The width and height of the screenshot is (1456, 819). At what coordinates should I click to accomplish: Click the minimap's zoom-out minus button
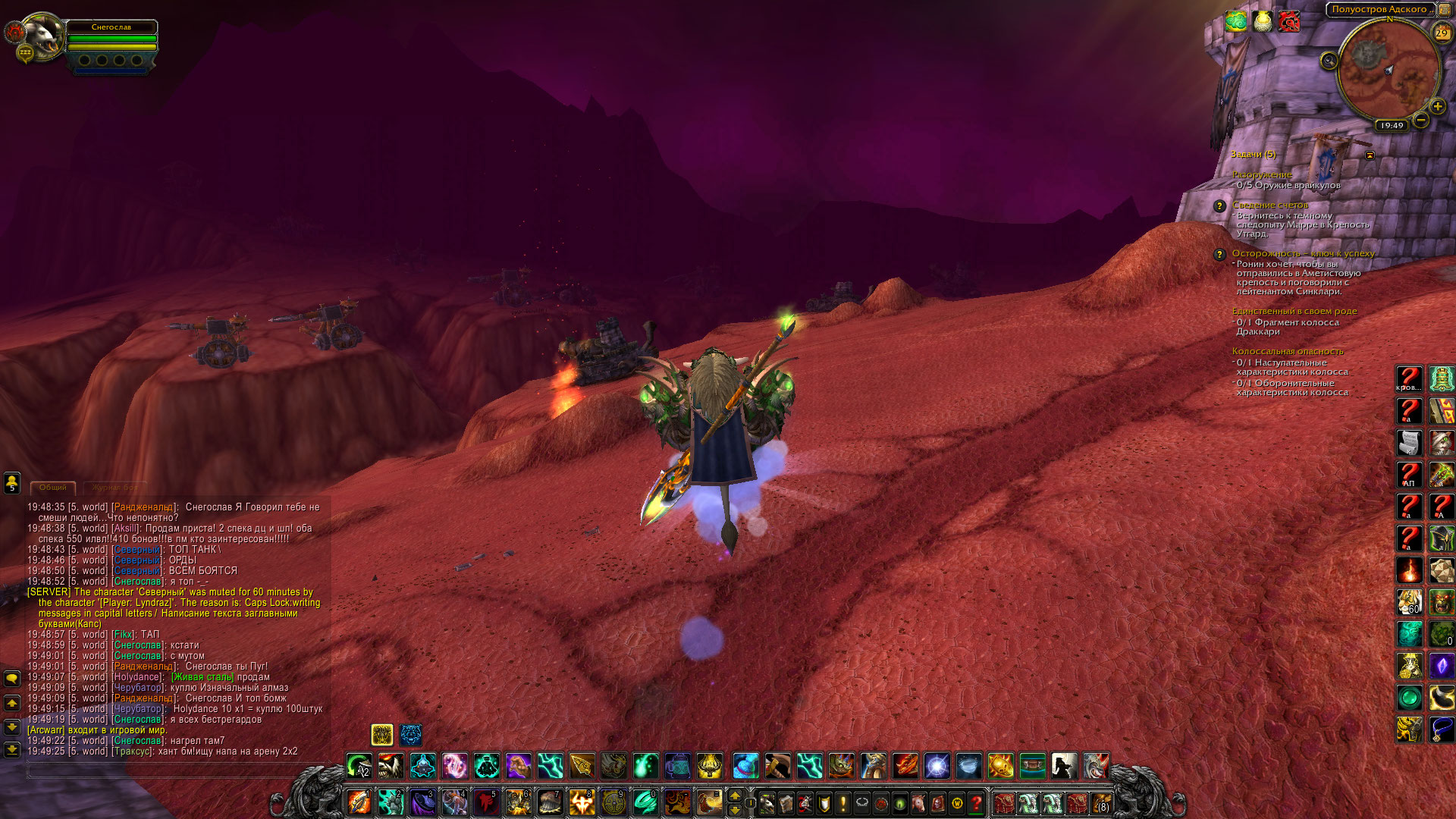pos(1421,120)
